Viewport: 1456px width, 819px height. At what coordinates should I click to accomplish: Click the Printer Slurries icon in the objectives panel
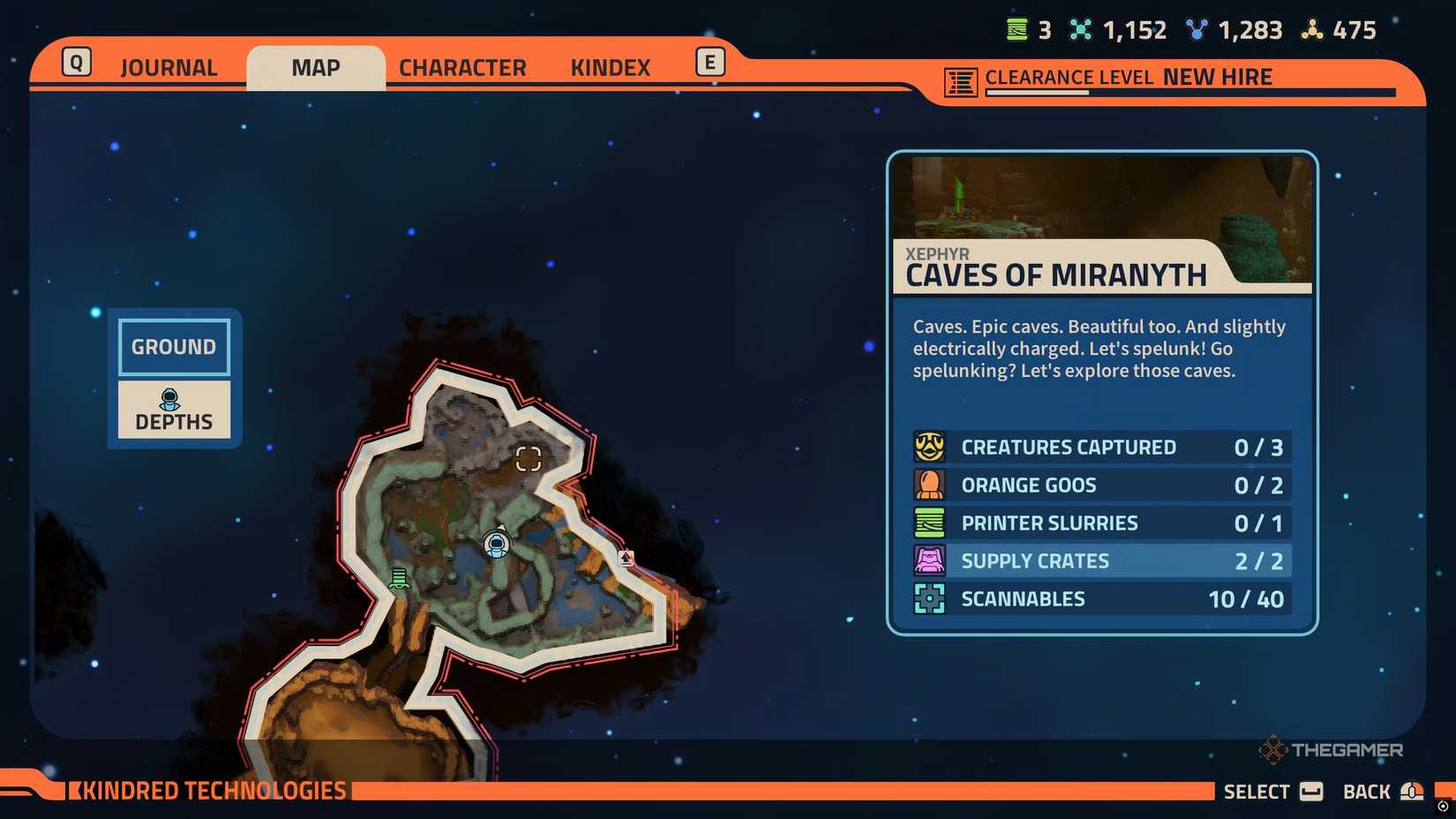[x=928, y=522]
